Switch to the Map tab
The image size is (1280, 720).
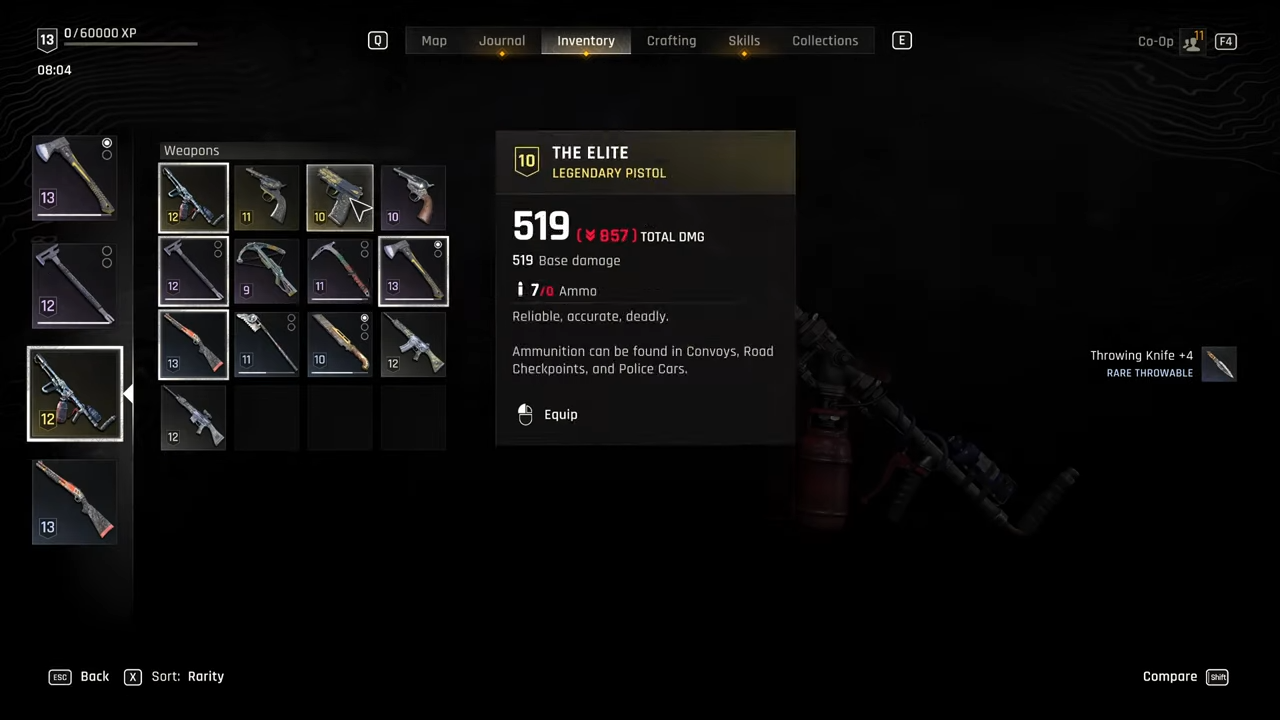[x=434, y=41]
